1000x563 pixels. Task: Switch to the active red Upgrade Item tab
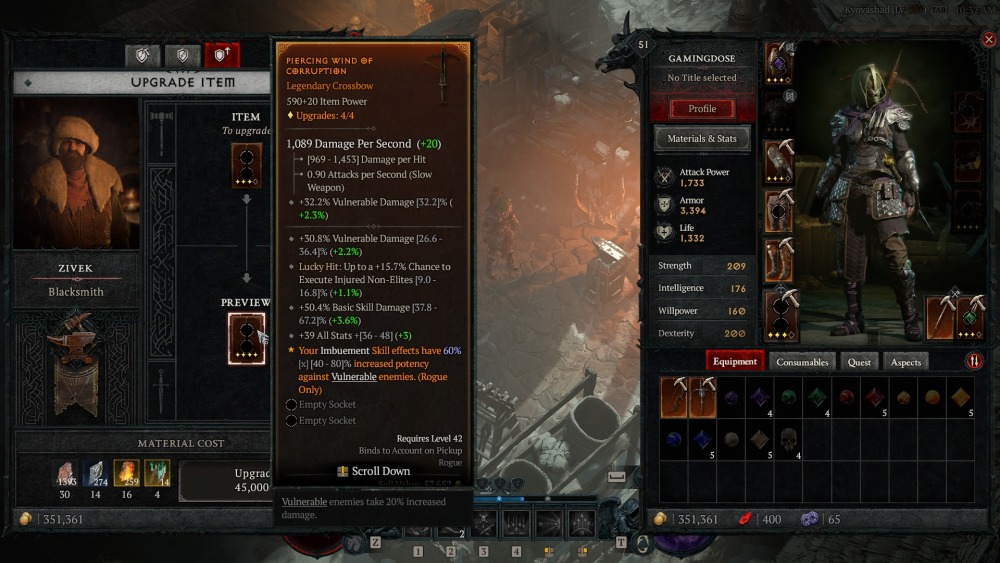[221, 55]
